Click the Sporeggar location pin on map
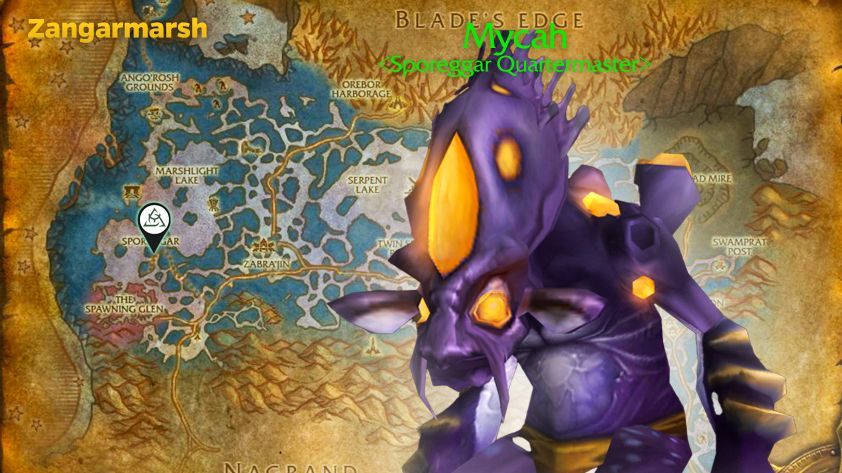This screenshot has height=473, width=842. click(x=153, y=221)
